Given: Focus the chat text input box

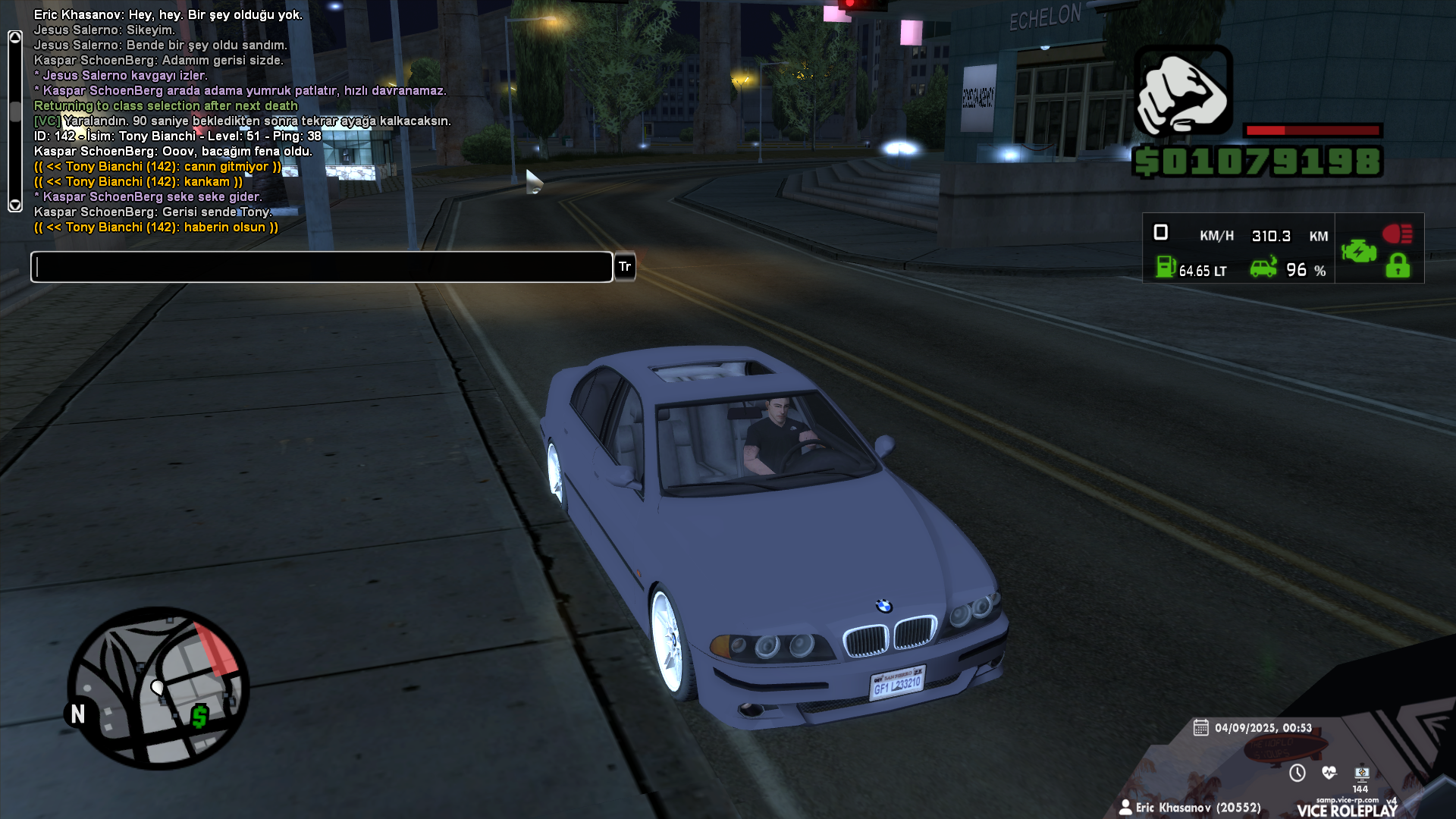Looking at the screenshot, I should click(x=322, y=267).
